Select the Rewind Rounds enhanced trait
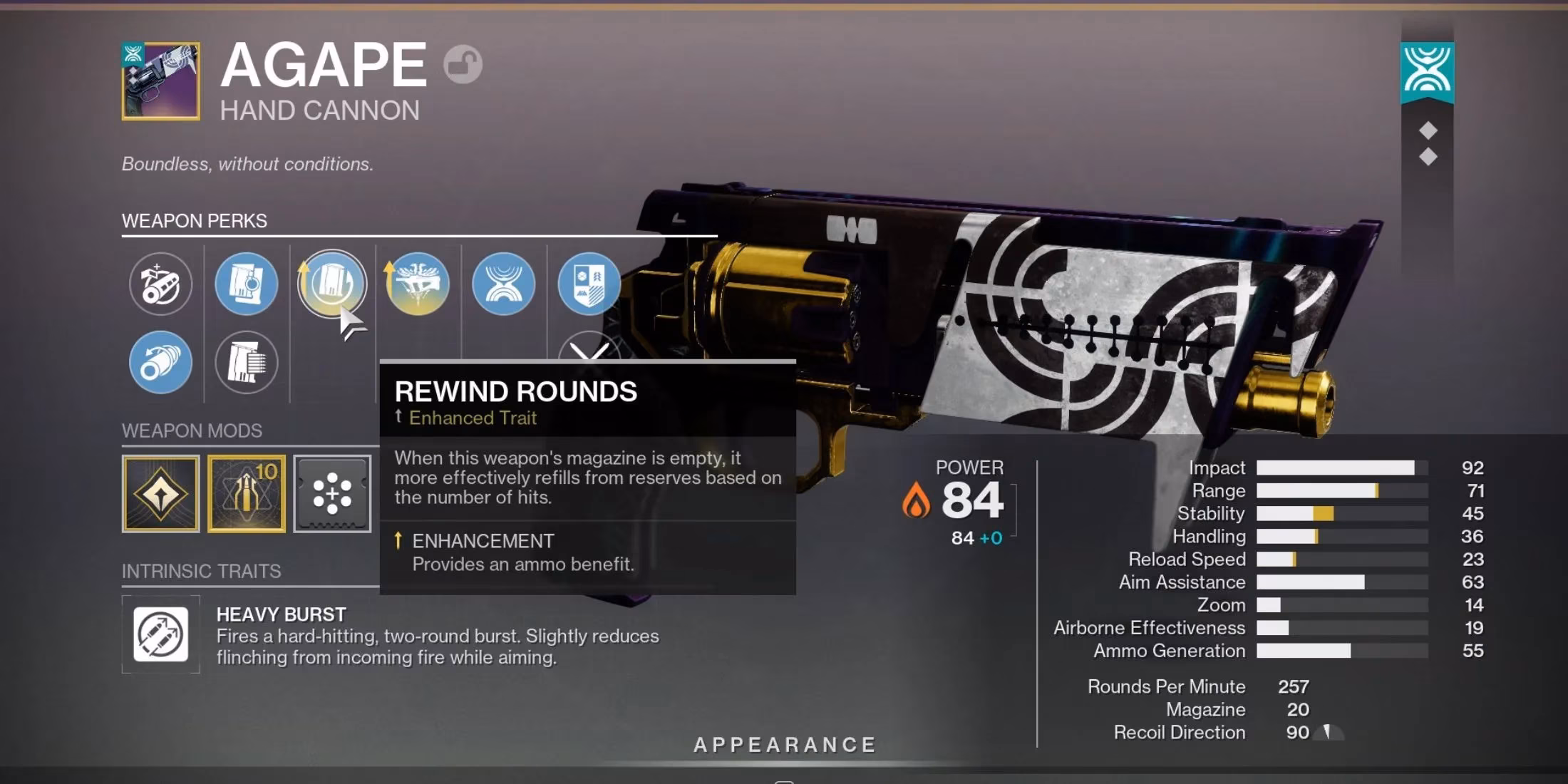The image size is (1568, 784). pos(331,284)
